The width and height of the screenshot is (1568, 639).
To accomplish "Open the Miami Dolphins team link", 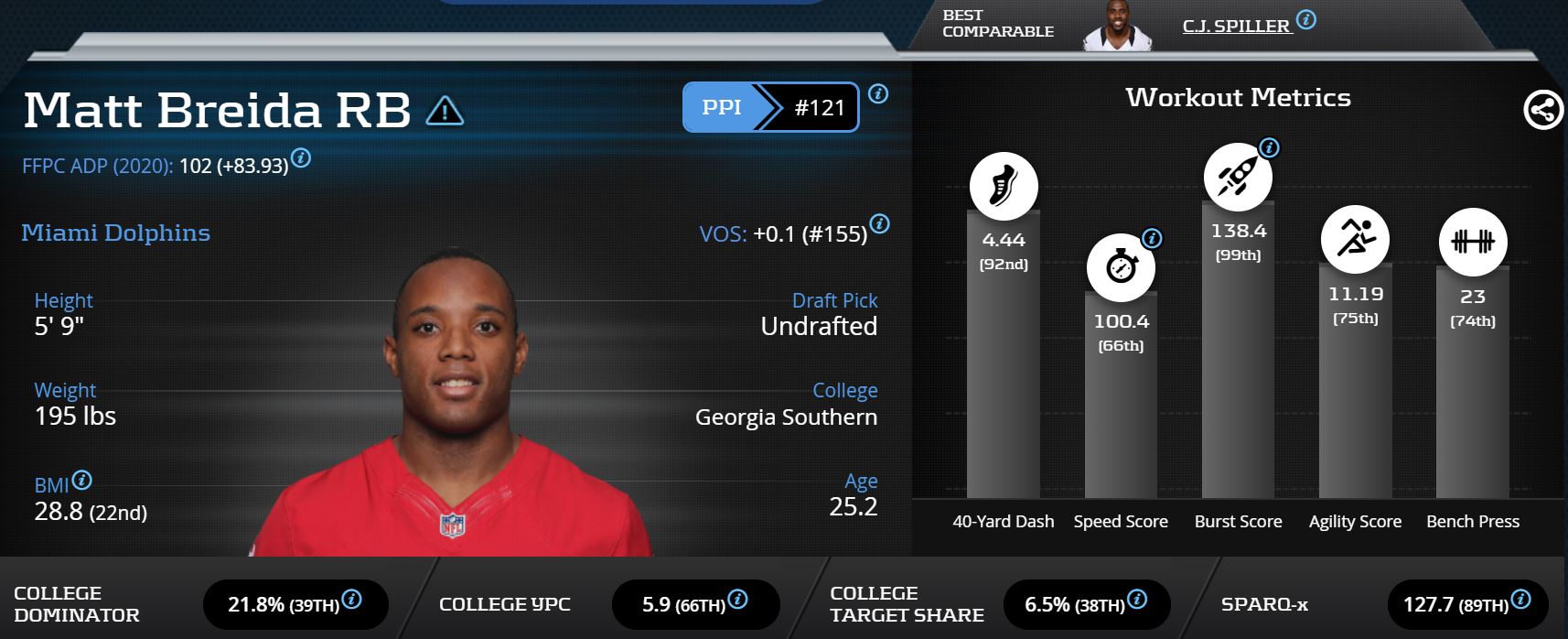I will click(115, 233).
